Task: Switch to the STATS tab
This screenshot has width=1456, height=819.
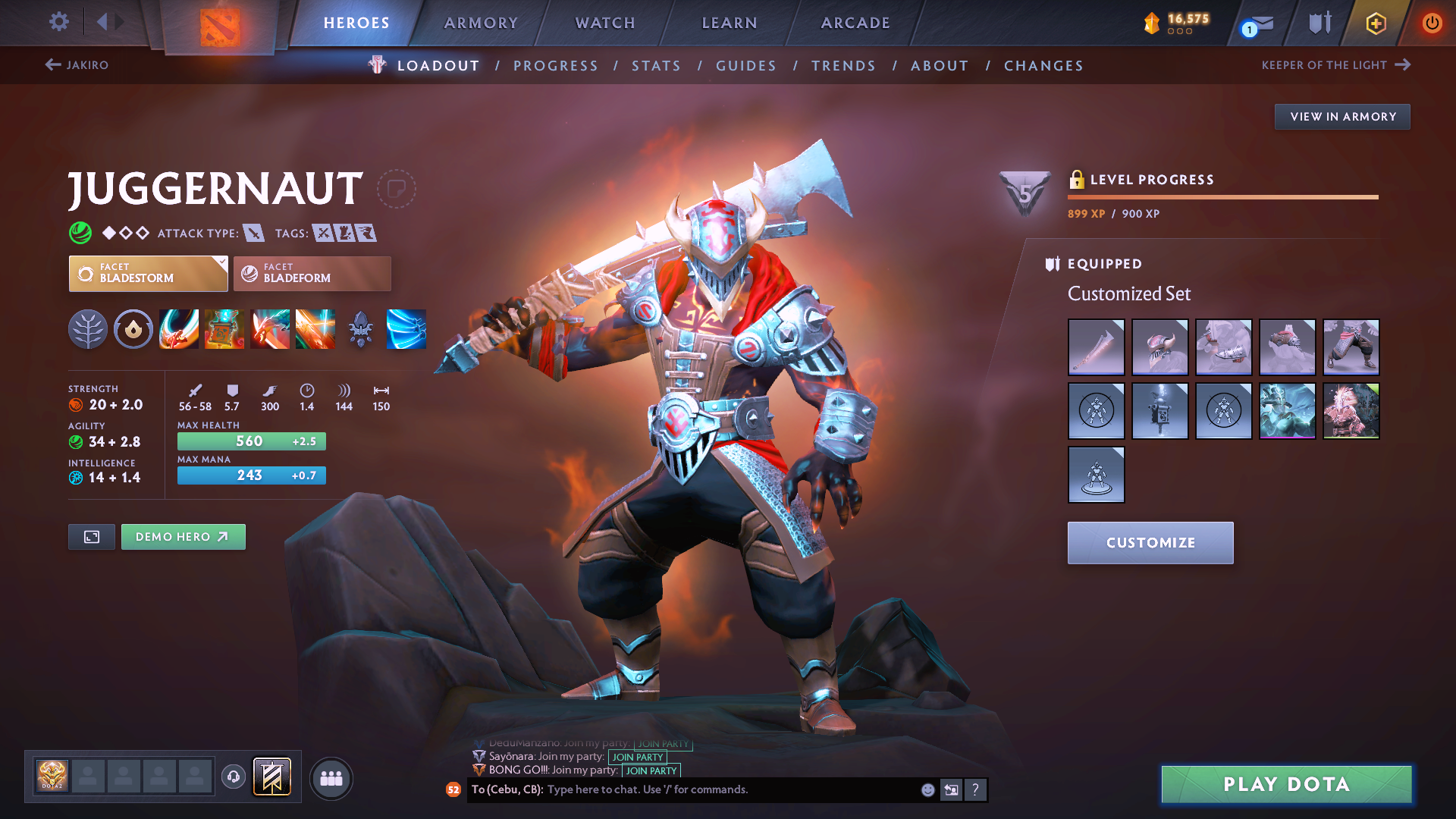Action: pyautogui.click(x=656, y=65)
